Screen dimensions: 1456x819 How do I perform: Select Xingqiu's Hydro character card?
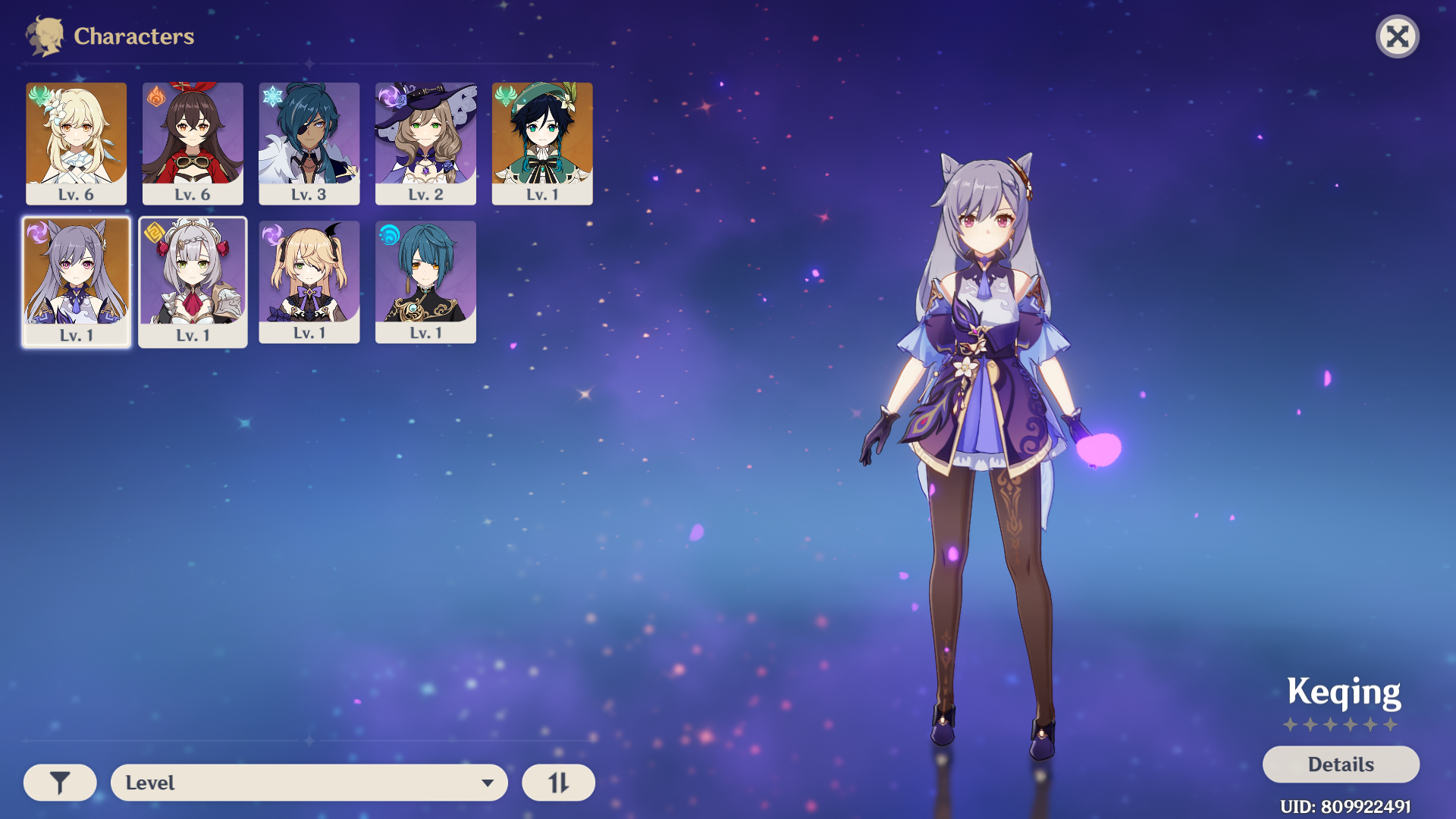425,281
